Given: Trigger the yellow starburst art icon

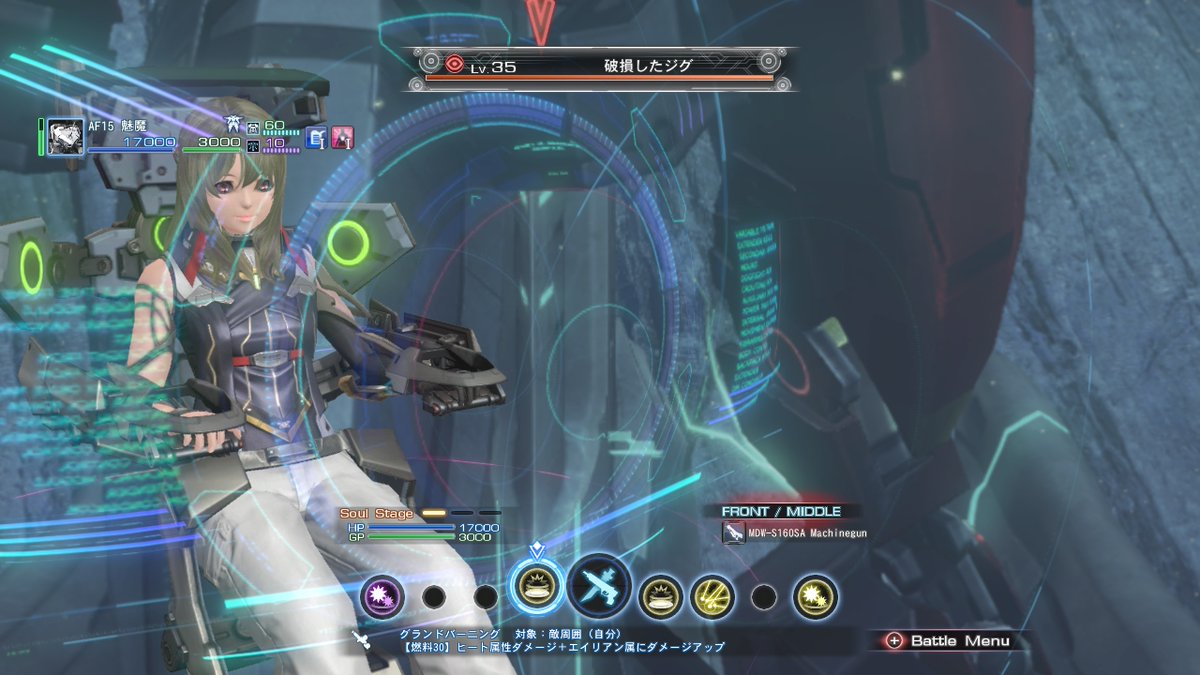Looking at the screenshot, I should coord(815,597).
